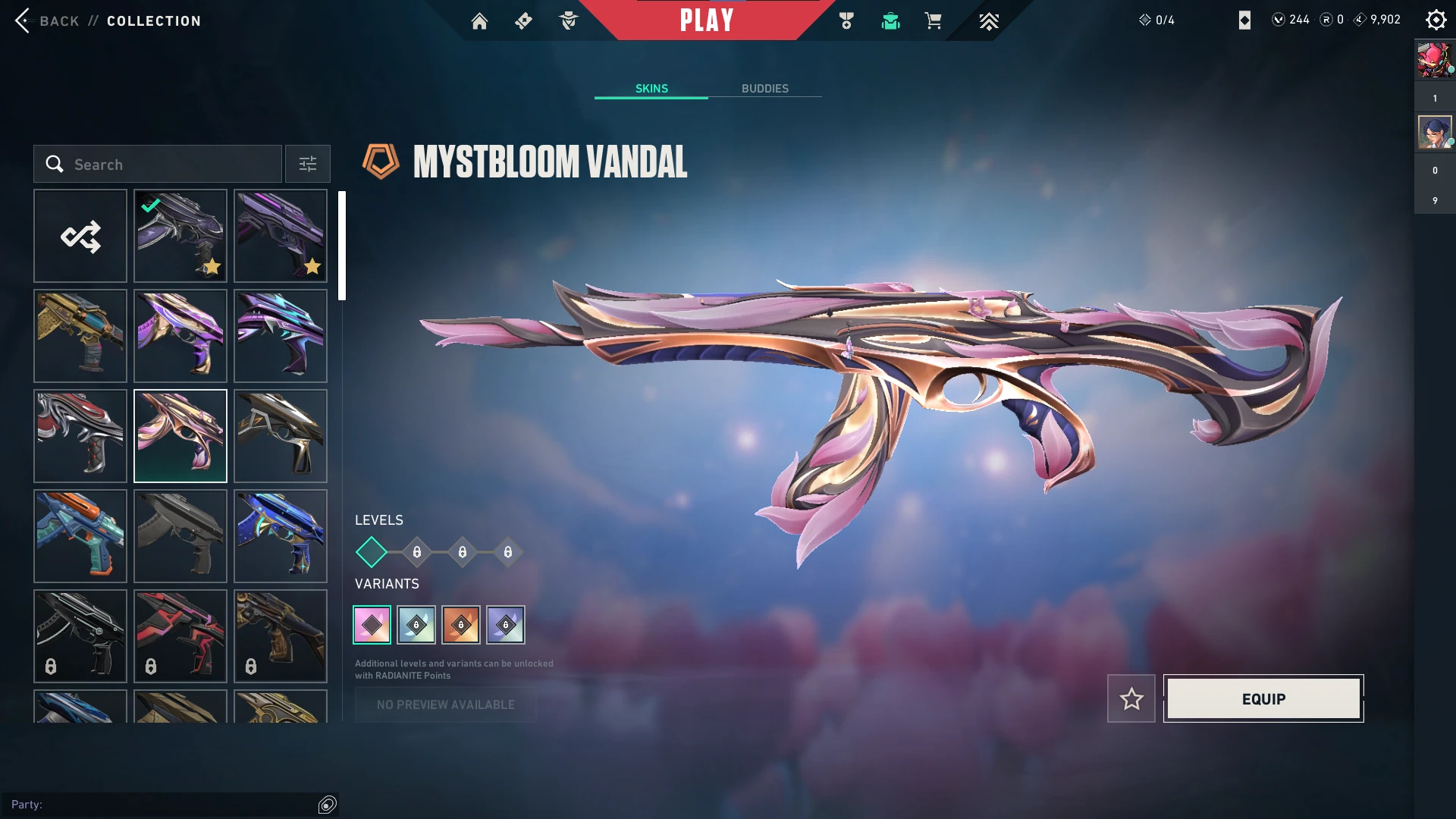1456x819 pixels.
Task: Open the store shopping cart
Action: (x=933, y=21)
